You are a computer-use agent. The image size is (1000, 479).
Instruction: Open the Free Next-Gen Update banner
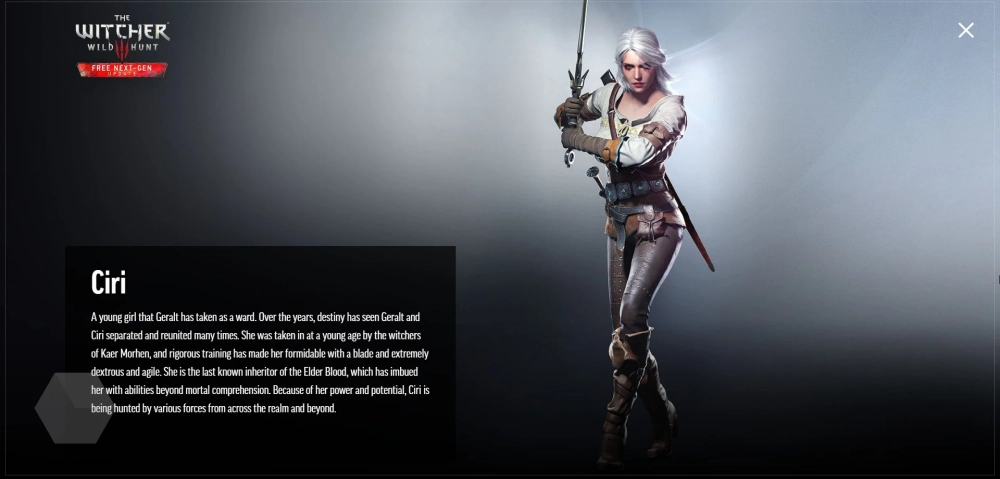[122, 70]
